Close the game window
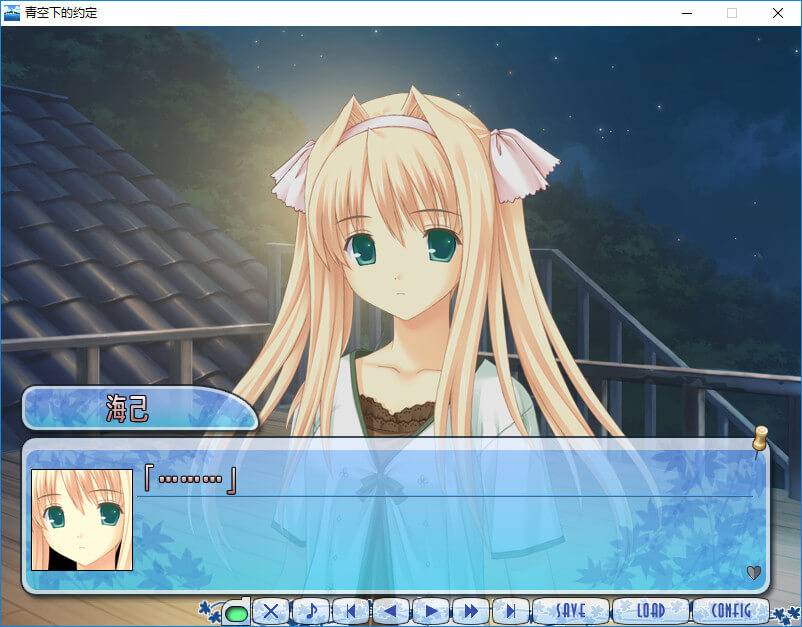 777,13
